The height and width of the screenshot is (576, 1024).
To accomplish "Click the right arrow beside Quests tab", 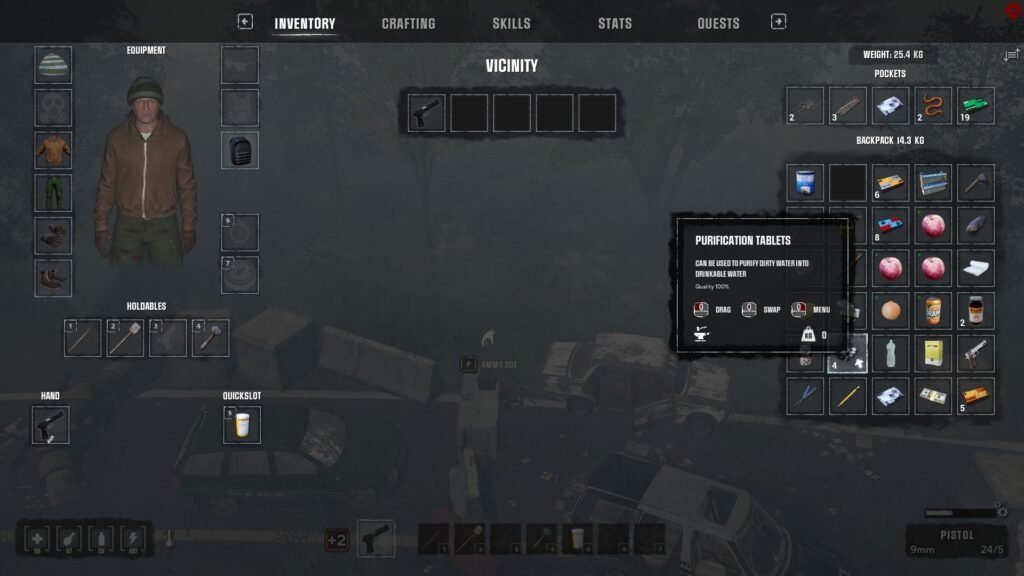I will tap(779, 21).
